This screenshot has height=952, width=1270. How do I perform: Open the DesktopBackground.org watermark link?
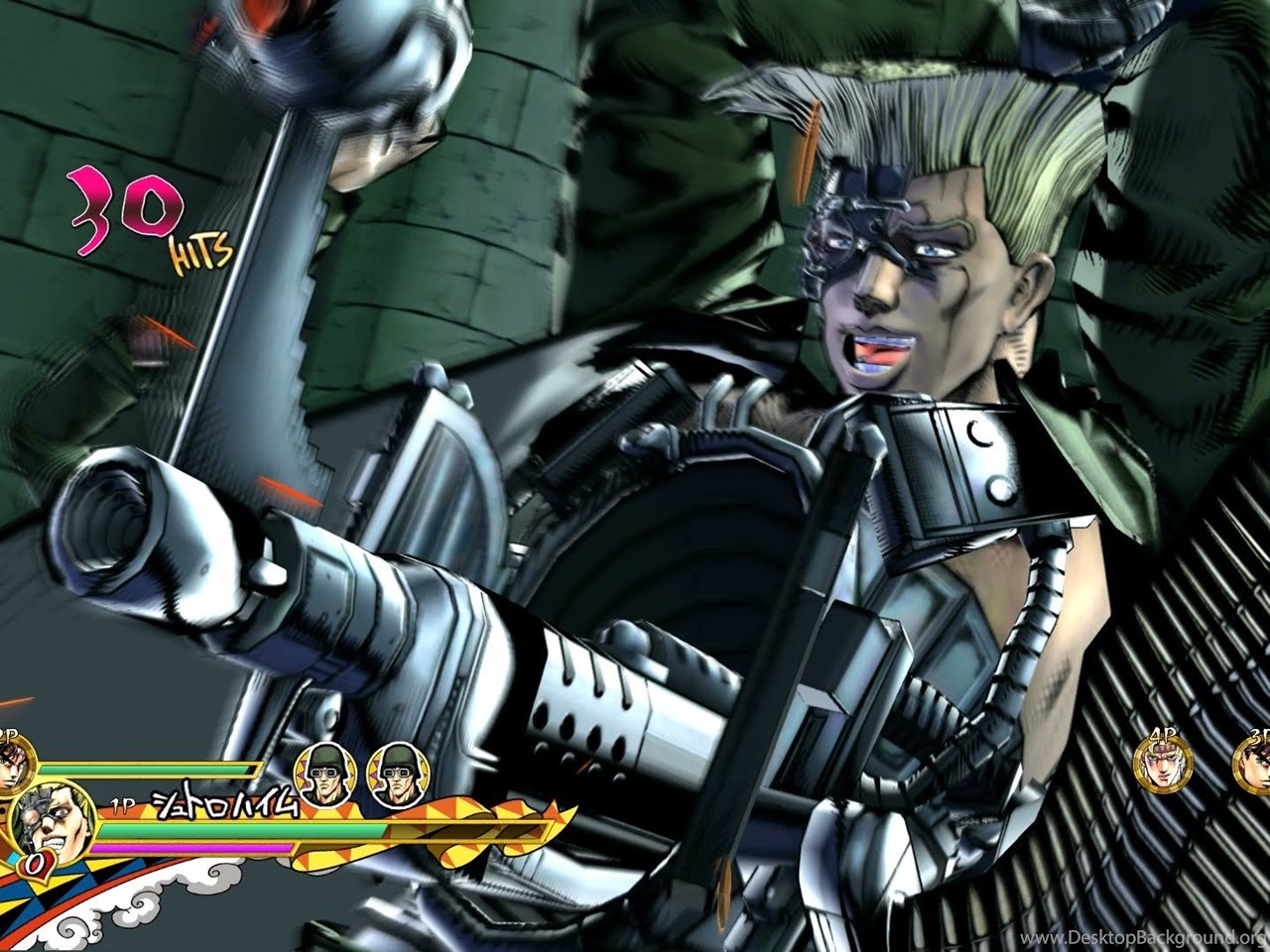pos(1144,937)
